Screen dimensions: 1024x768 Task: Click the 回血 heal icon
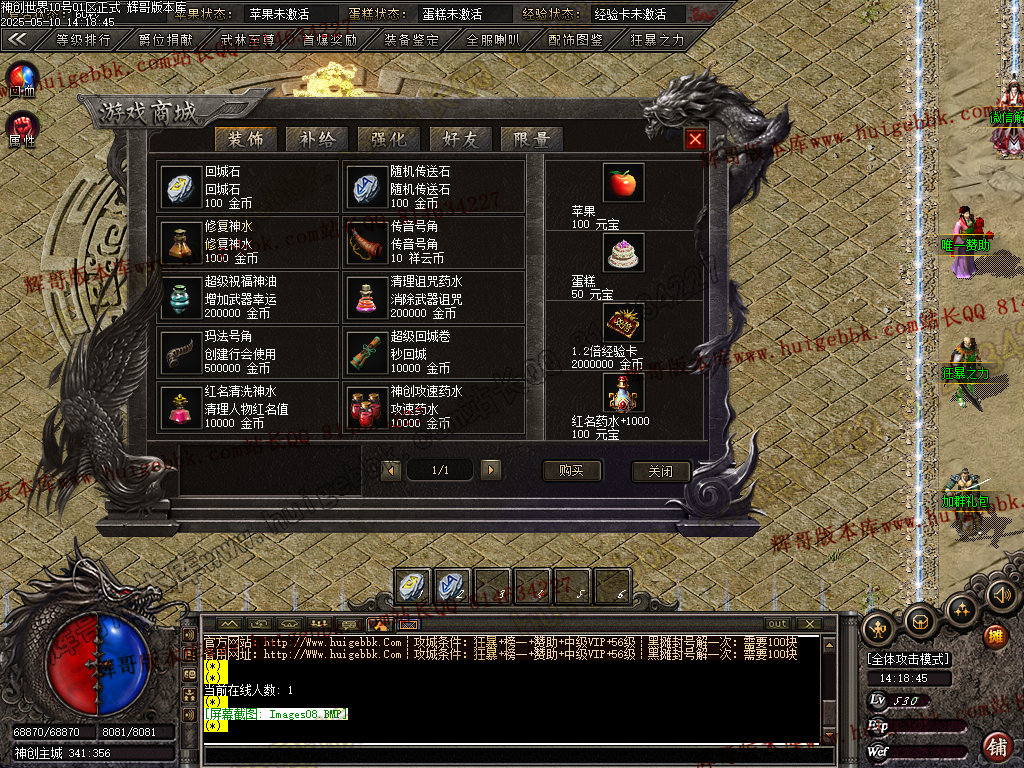click(x=22, y=78)
